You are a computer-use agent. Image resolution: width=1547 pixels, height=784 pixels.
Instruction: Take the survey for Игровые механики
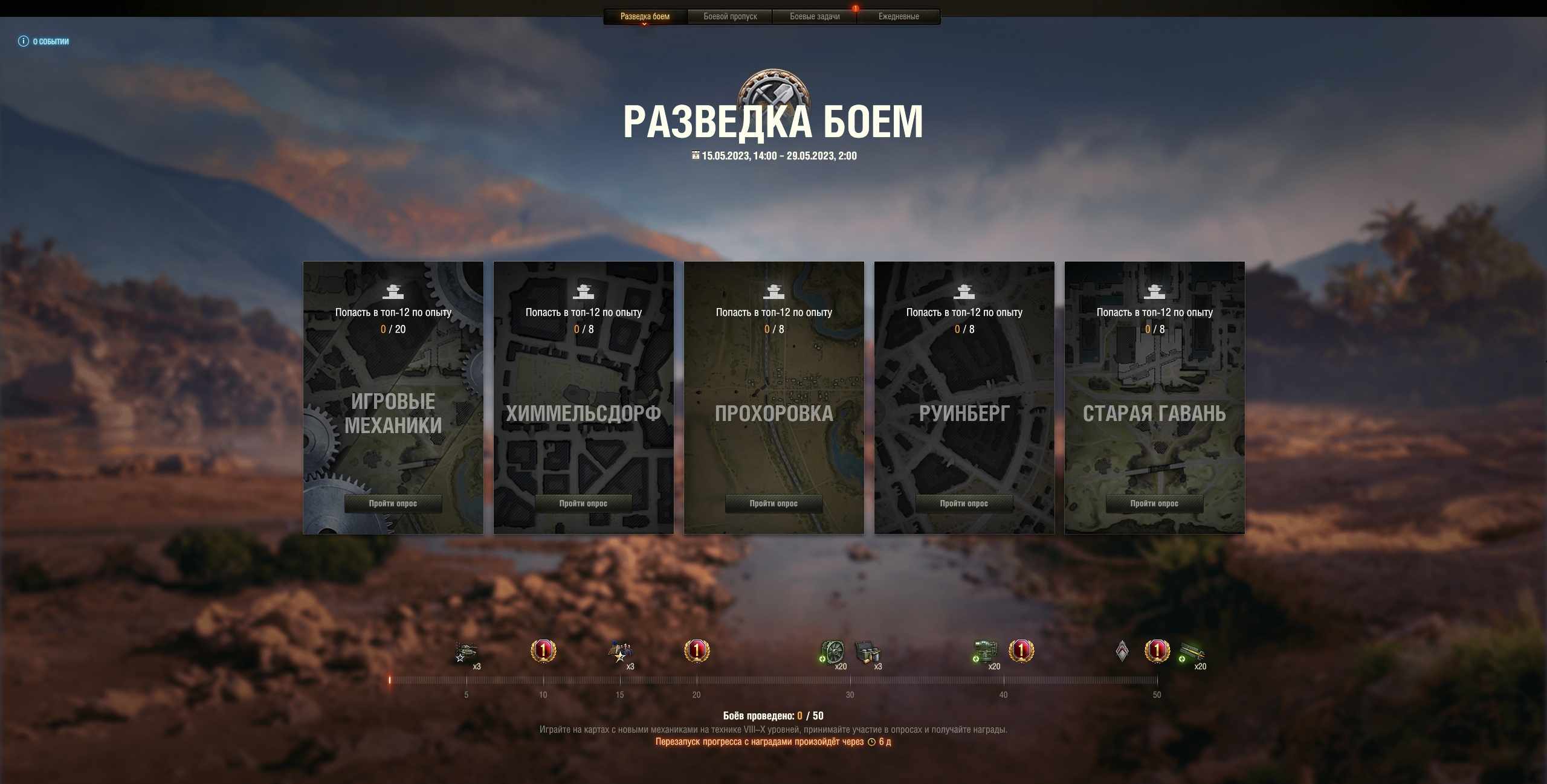[x=393, y=503]
